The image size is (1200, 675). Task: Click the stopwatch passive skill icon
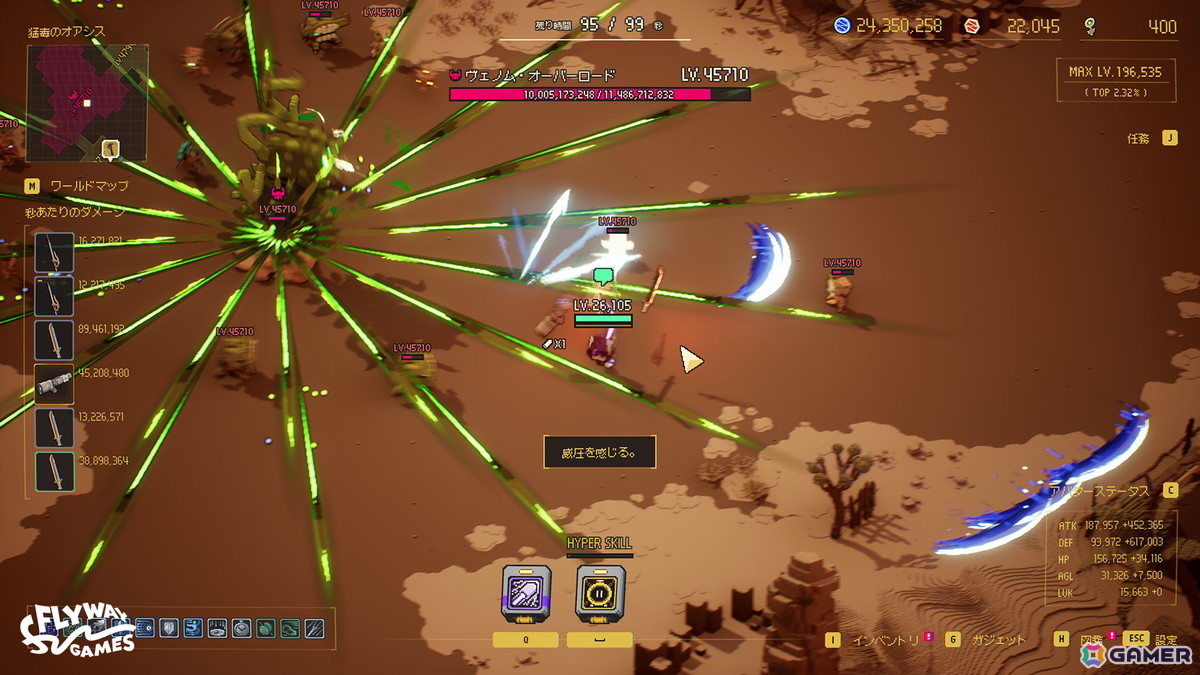tap(241, 628)
